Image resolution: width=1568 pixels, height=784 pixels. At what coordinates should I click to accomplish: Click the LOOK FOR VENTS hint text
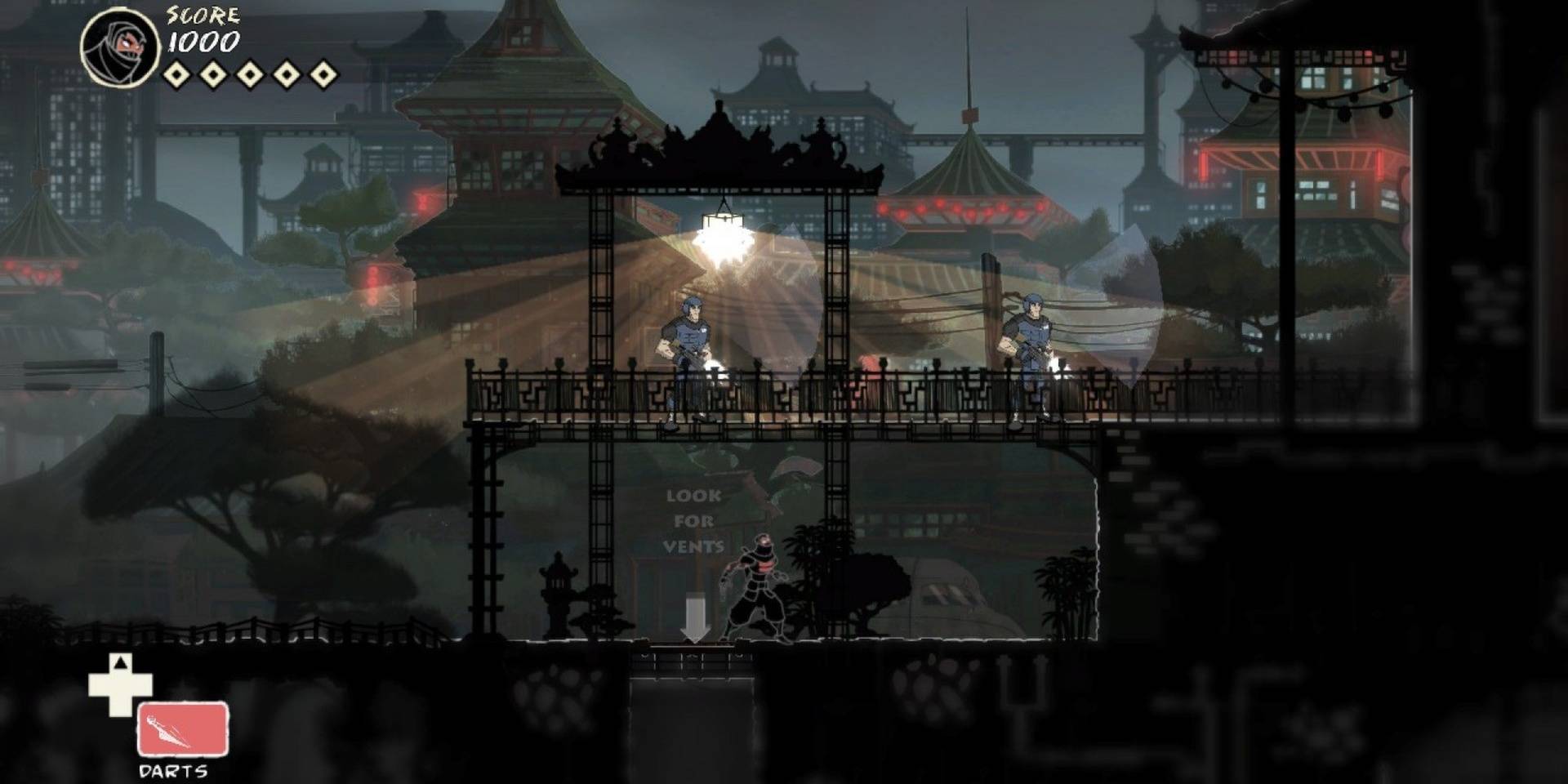coord(694,520)
